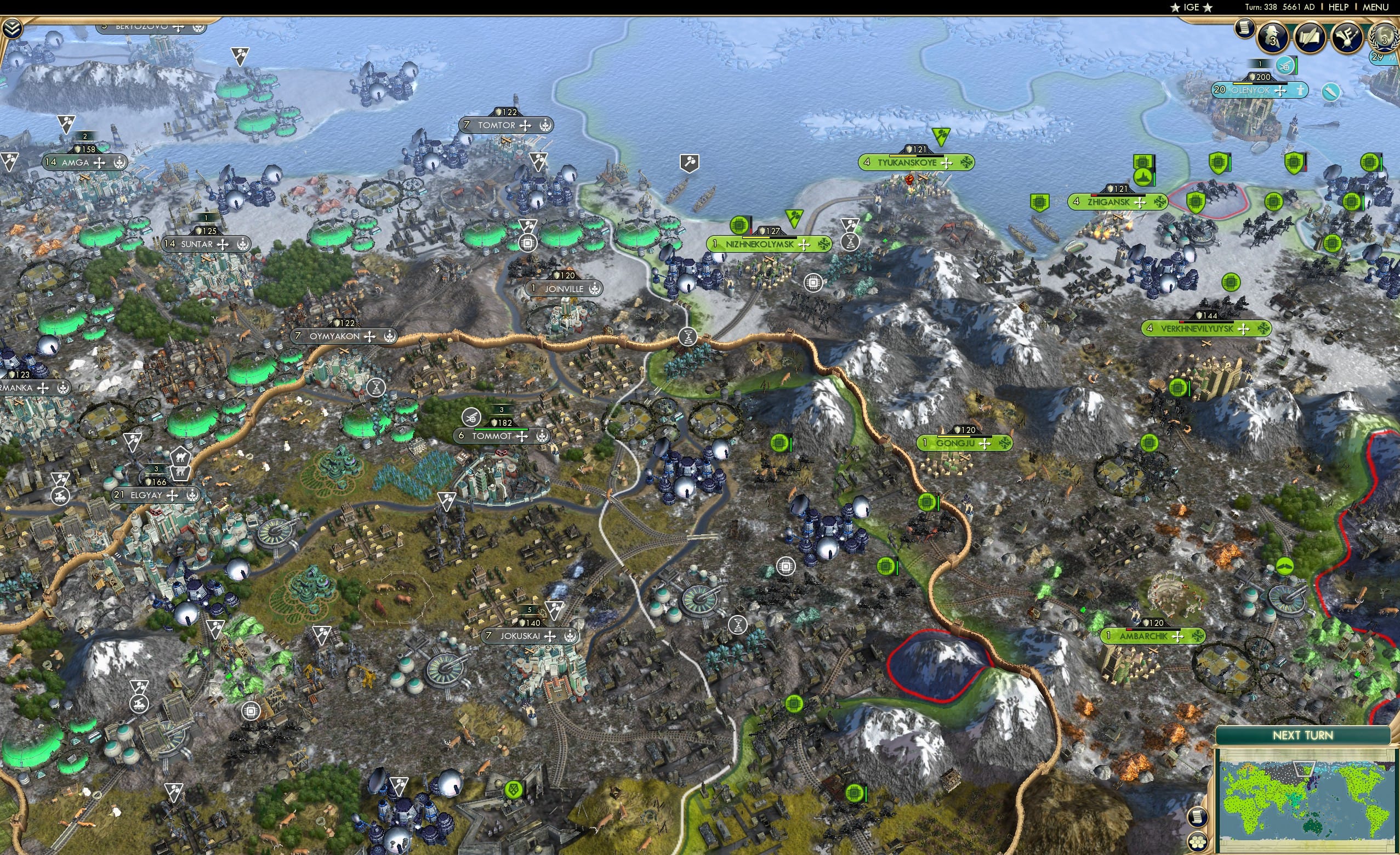
Task: Click the bombard icon above Olenyok city
Action: 1285,66
